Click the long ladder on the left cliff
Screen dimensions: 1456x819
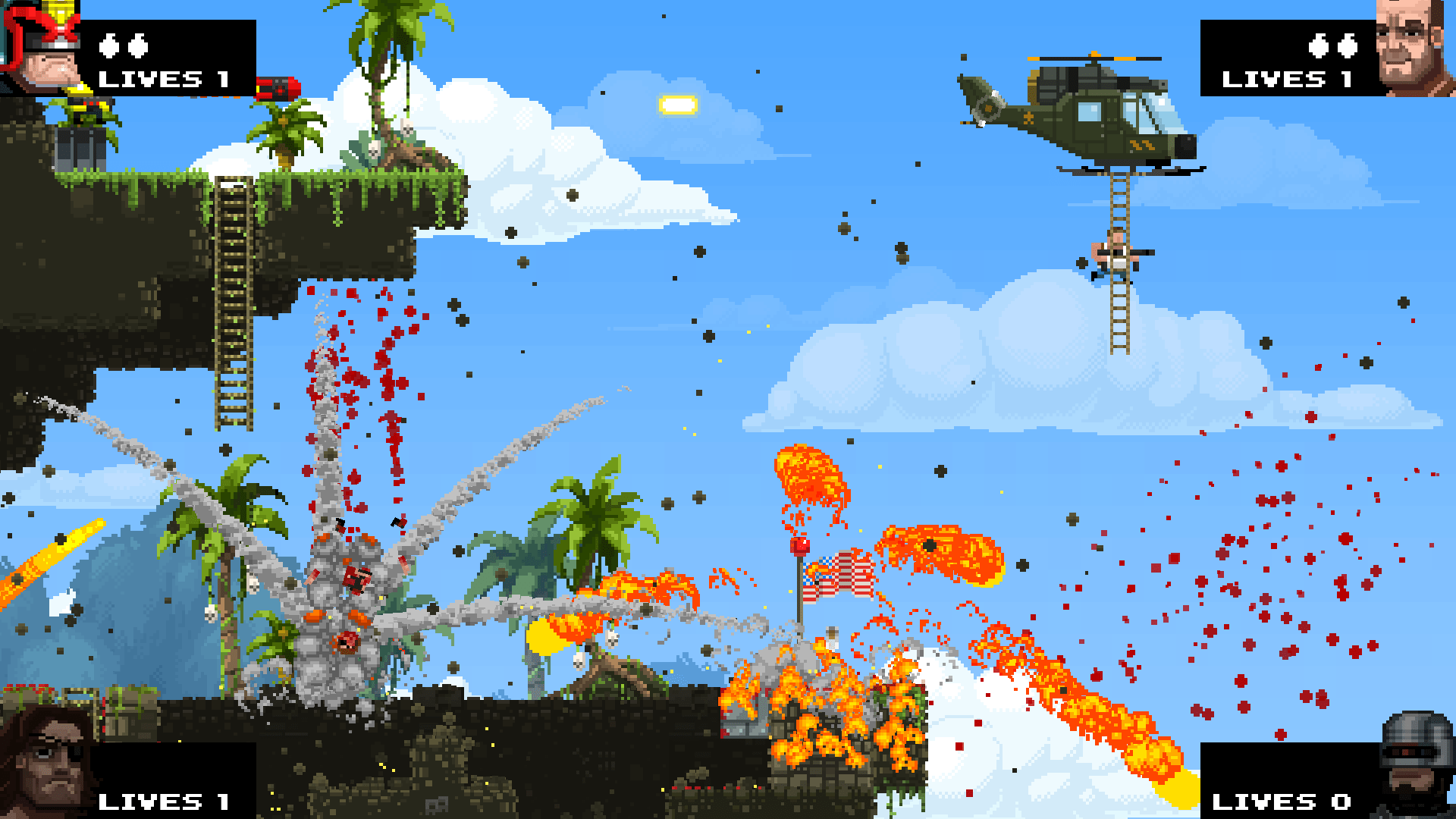click(x=233, y=303)
